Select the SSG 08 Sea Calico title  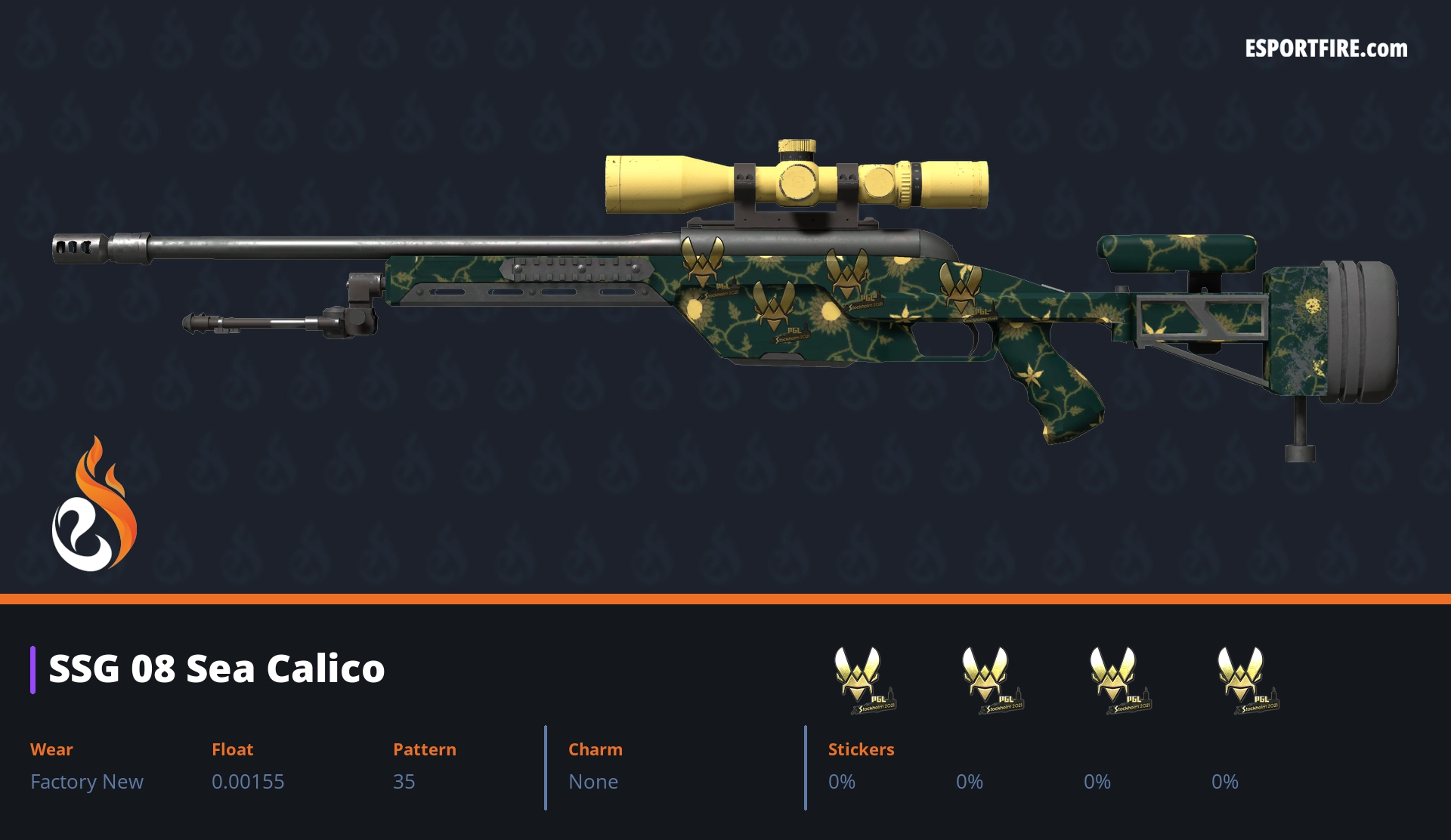[x=217, y=669]
